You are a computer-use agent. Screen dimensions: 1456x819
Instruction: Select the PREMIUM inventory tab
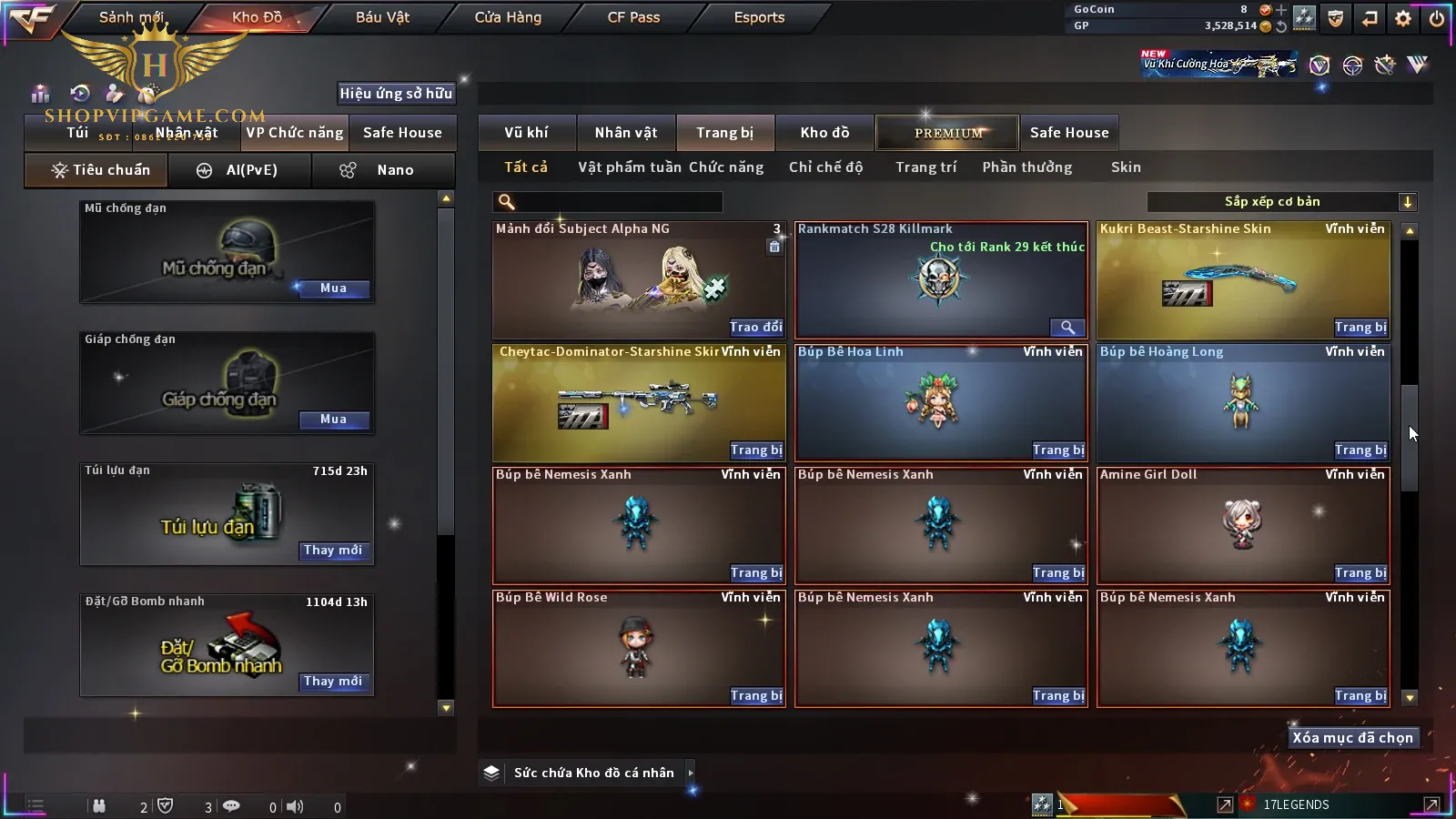[948, 133]
